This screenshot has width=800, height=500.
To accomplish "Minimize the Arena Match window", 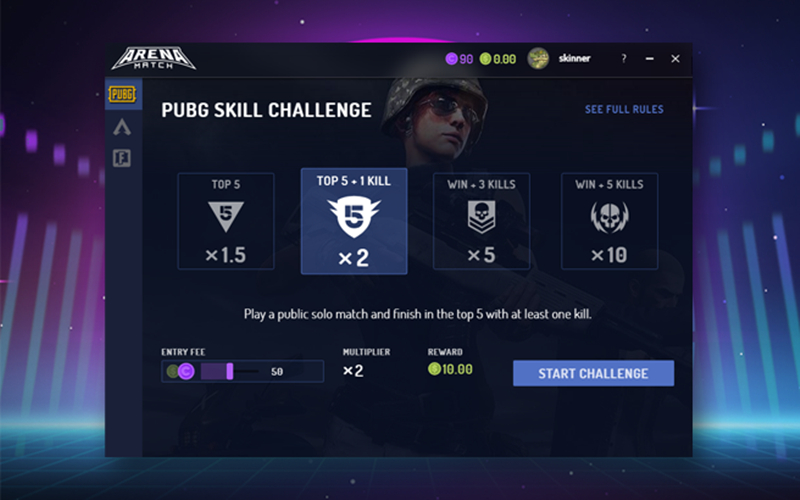I will coord(649,58).
